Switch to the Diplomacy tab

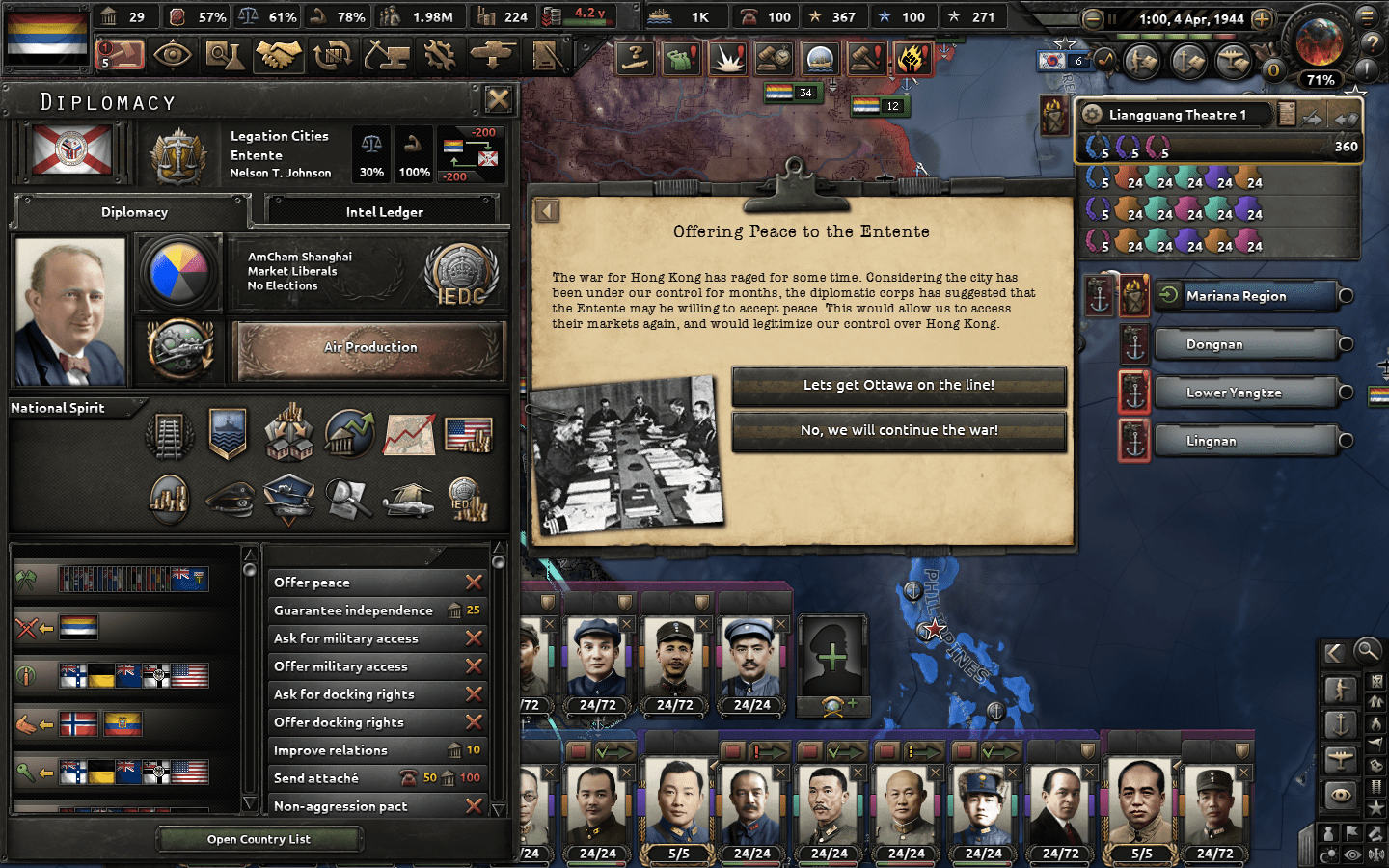point(134,211)
